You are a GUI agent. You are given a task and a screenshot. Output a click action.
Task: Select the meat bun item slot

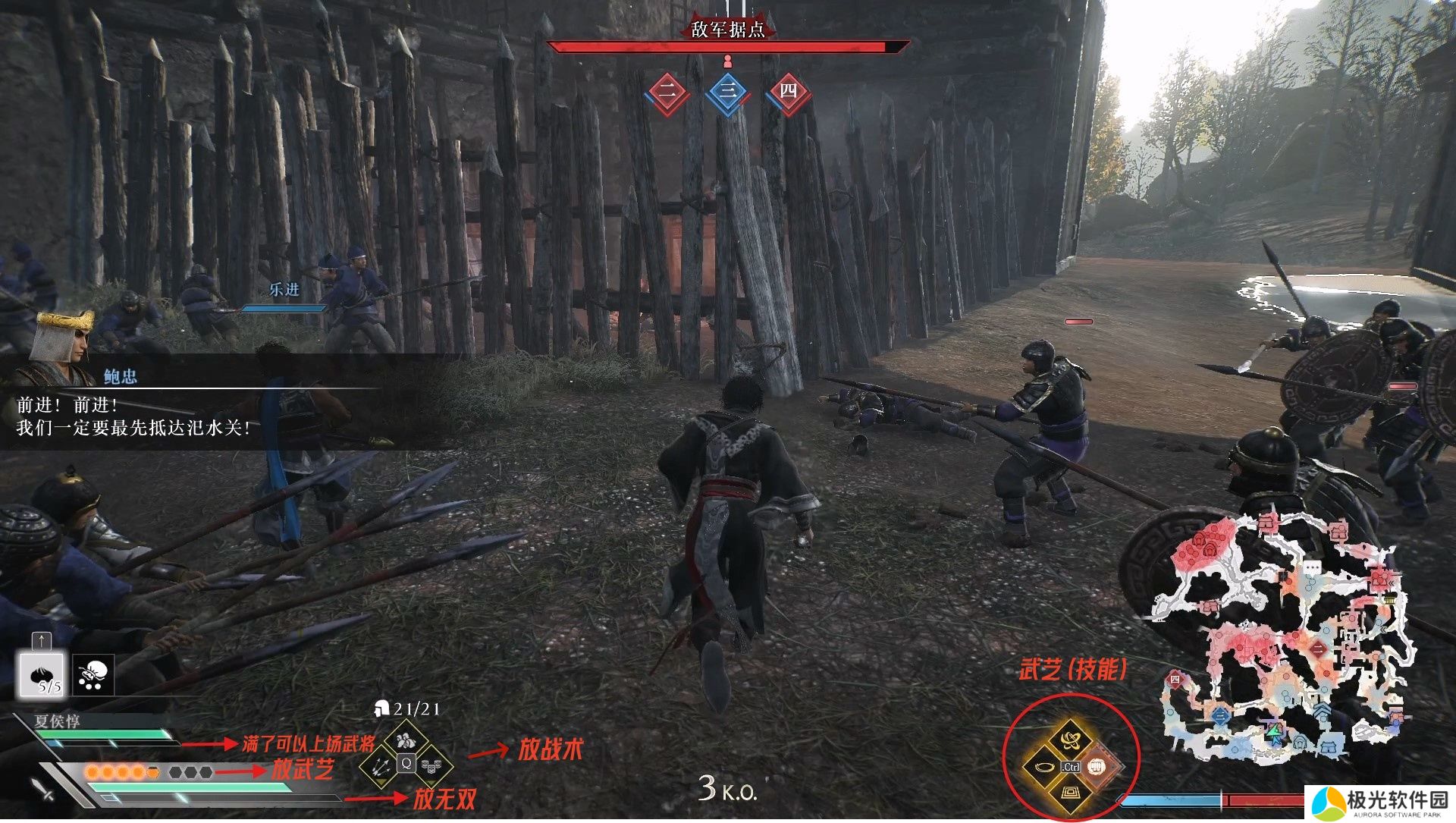coord(42,674)
